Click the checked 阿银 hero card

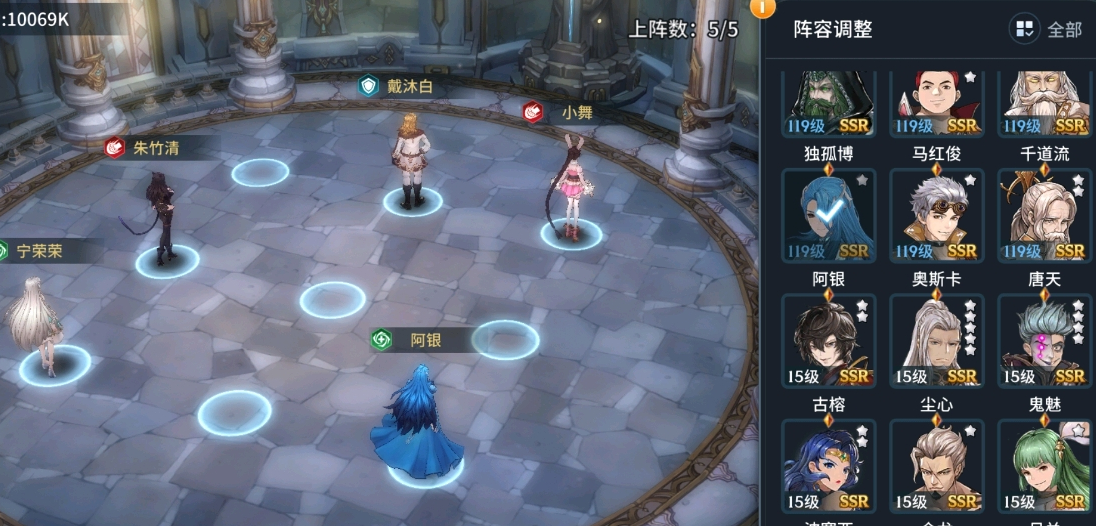pos(828,215)
